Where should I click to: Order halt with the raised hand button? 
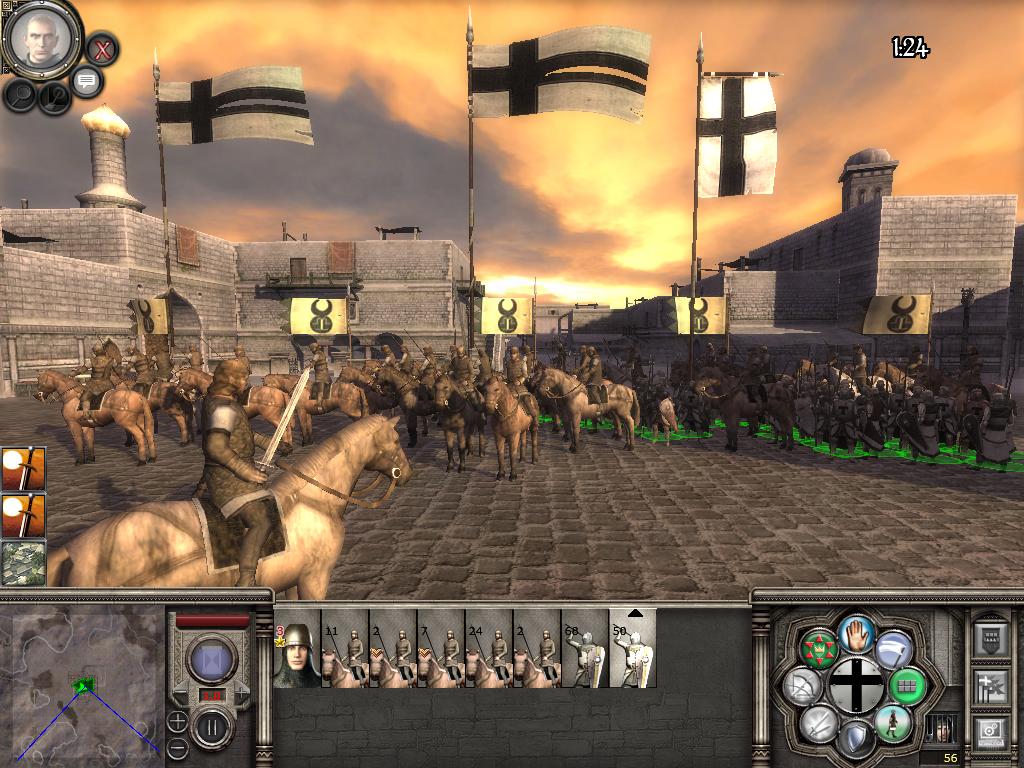(856, 633)
